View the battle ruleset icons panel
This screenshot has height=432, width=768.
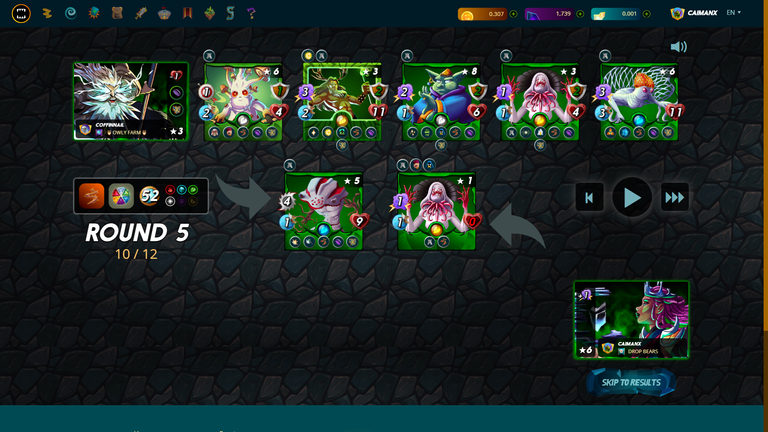tap(141, 196)
